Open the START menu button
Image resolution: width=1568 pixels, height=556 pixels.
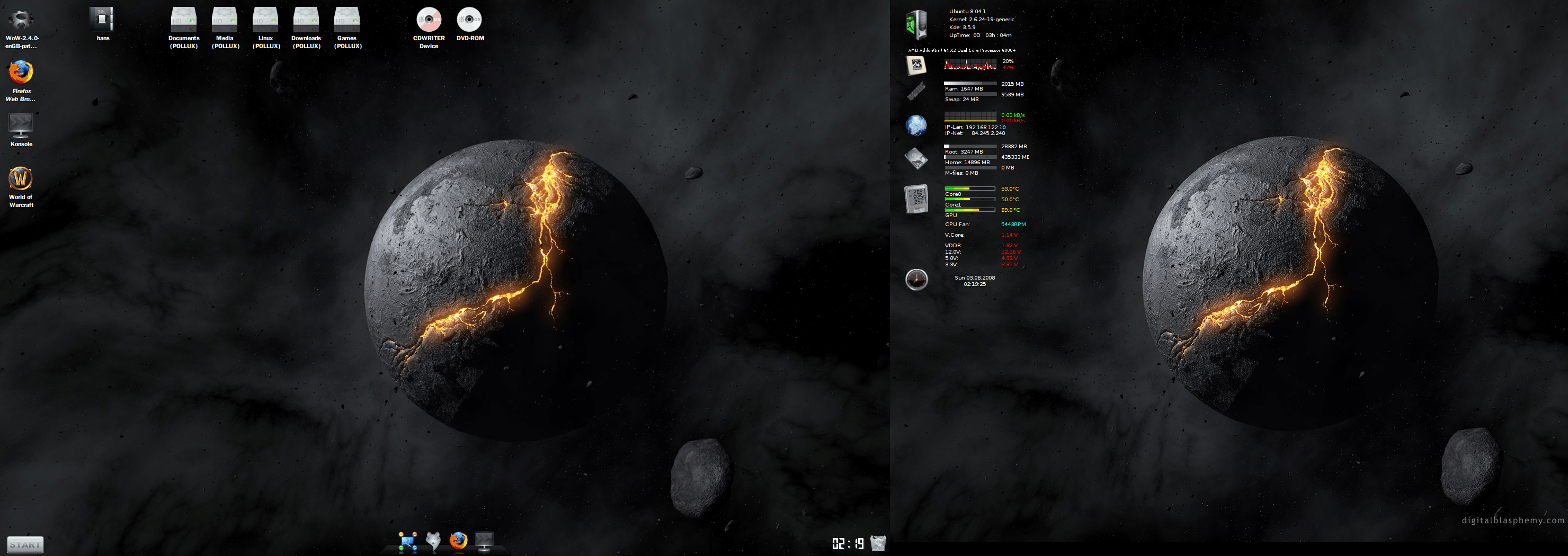[25, 544]
